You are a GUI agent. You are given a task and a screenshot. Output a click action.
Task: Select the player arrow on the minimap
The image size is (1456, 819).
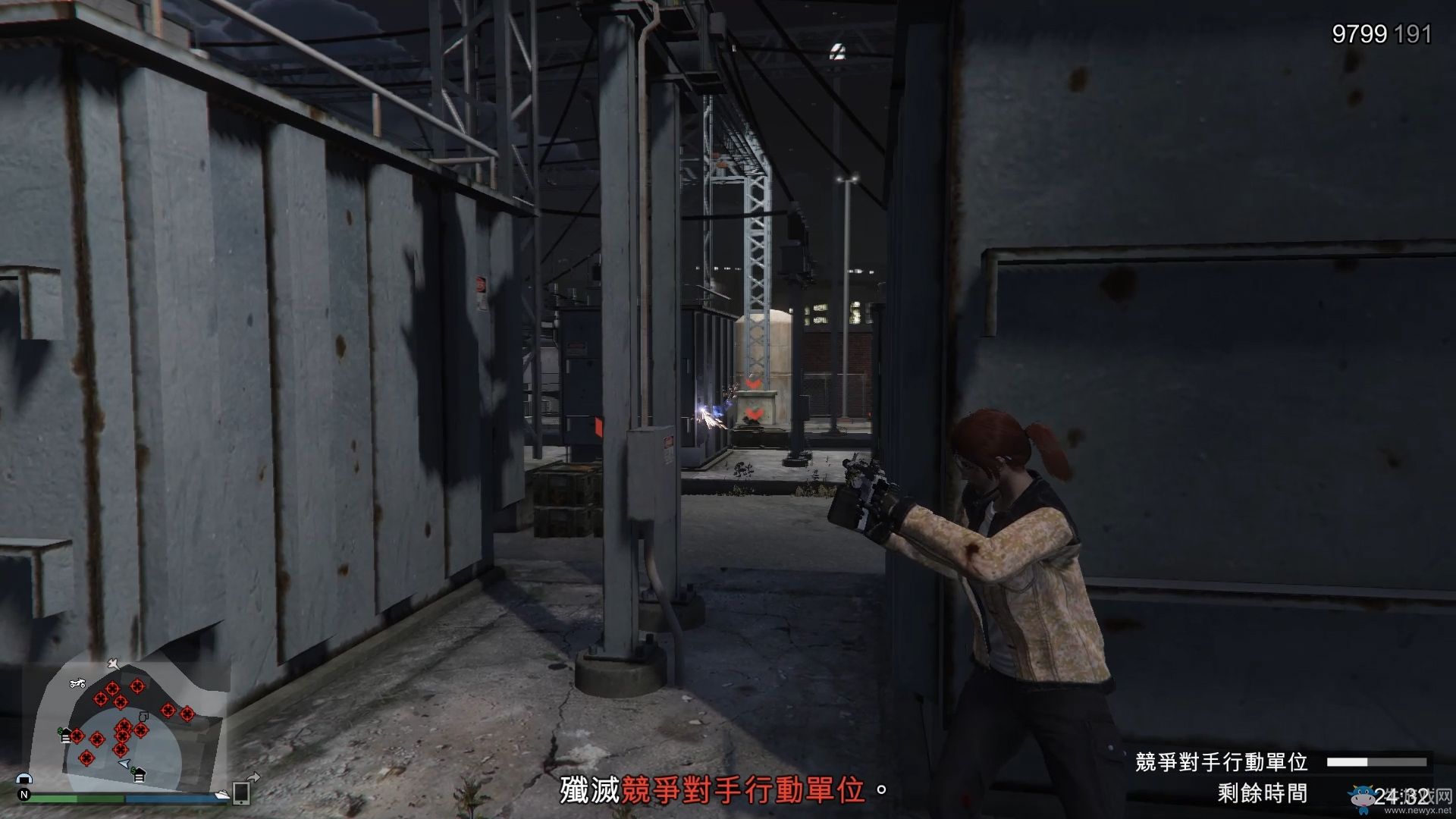click(124, 763)
